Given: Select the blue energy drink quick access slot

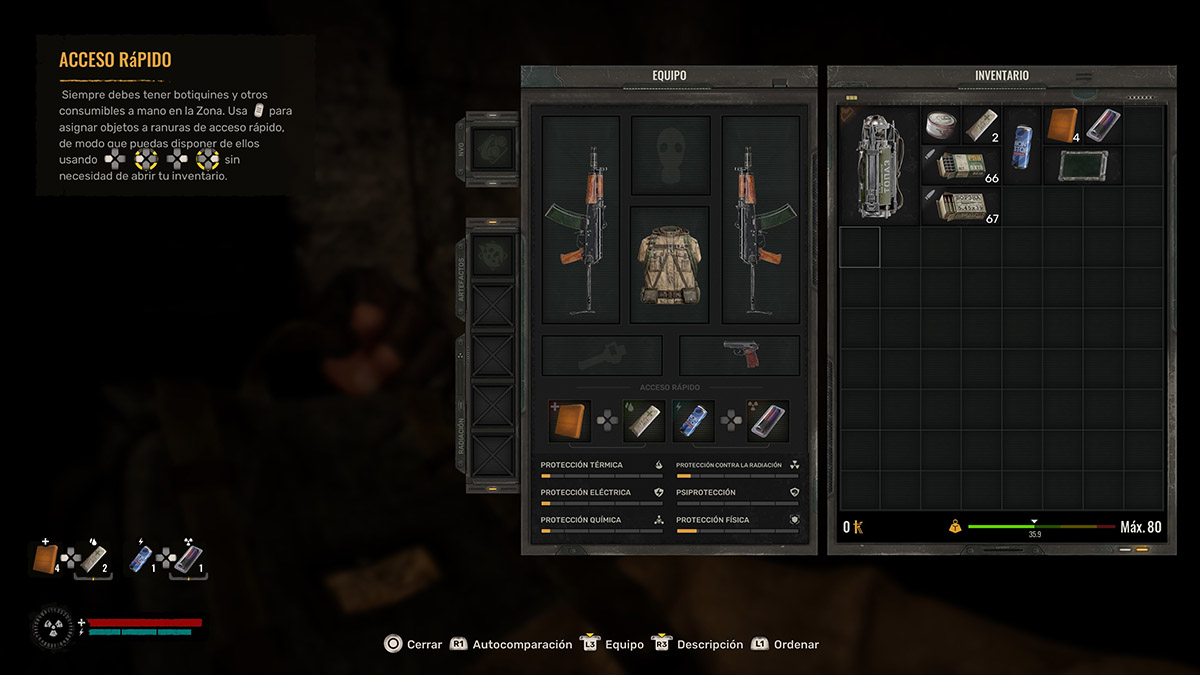Looking at the screenshot, I should point(693,421).
